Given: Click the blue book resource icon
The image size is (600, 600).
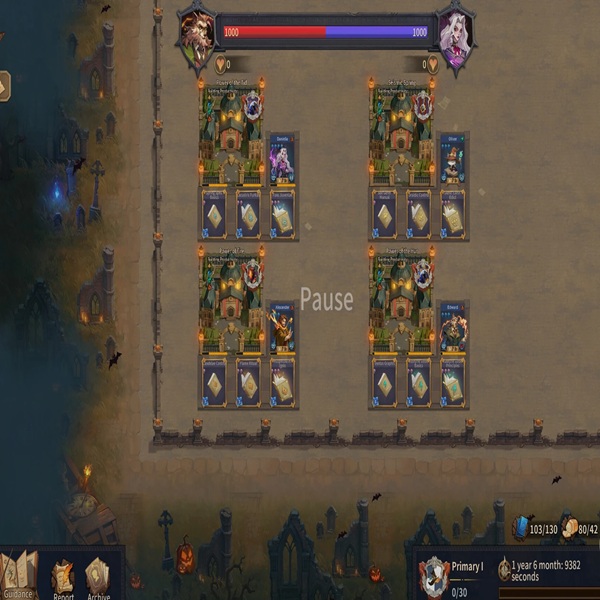Looking at the screenshot, I should pyautogui.click(x=522, y=528).
